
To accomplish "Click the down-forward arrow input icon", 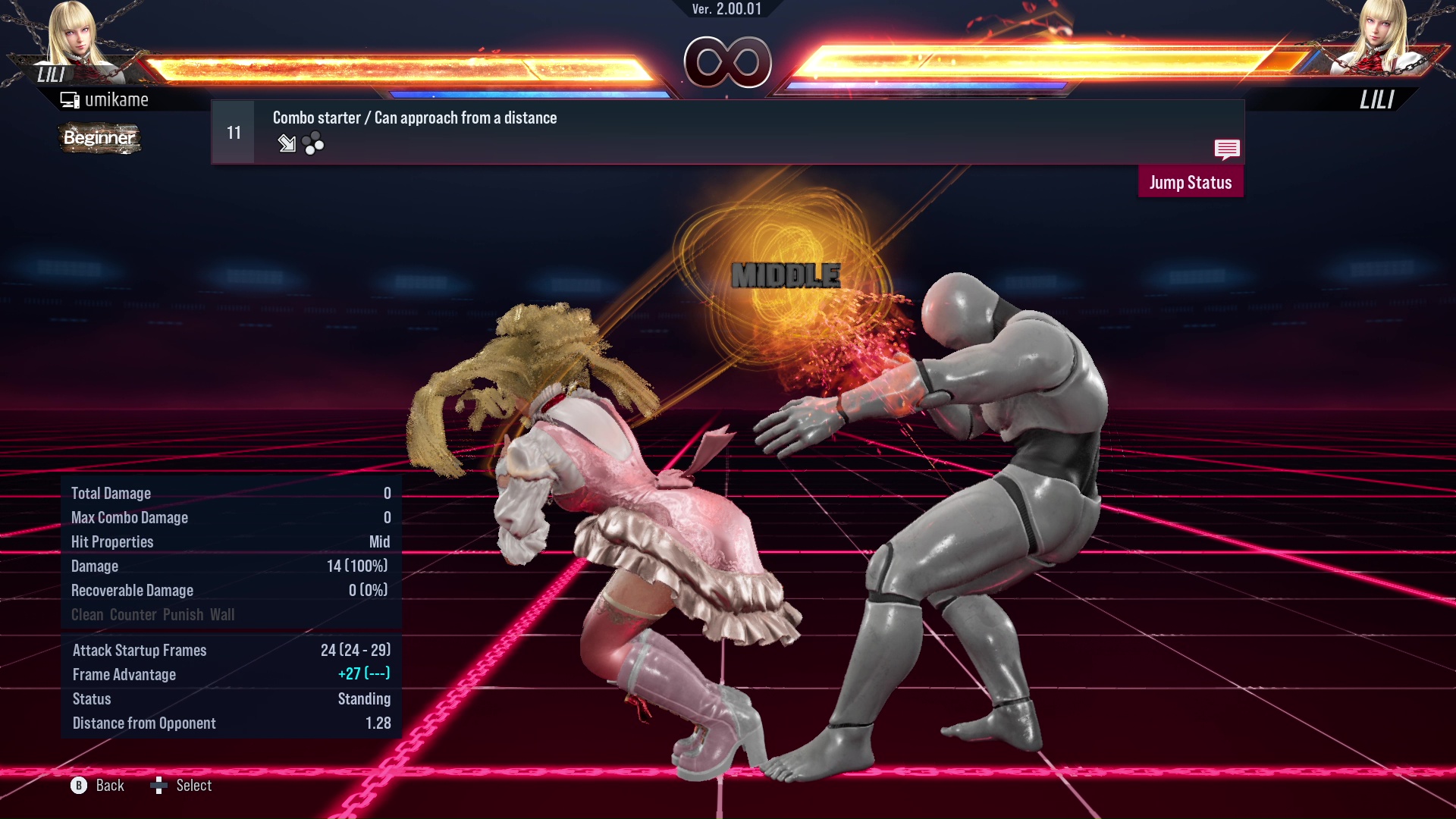I will coord(287,144).
